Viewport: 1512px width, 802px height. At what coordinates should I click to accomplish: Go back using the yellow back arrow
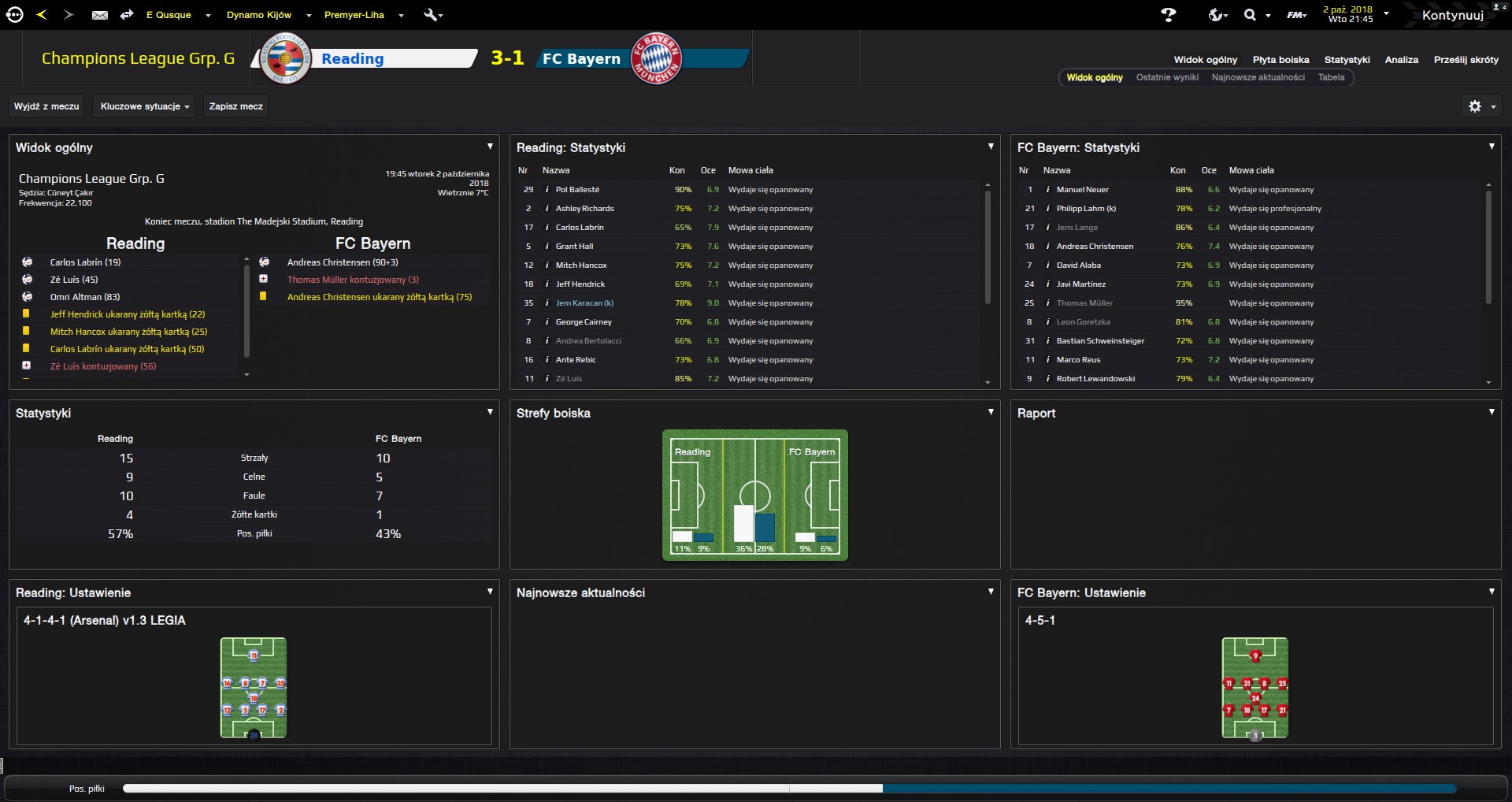pos(42,15)
